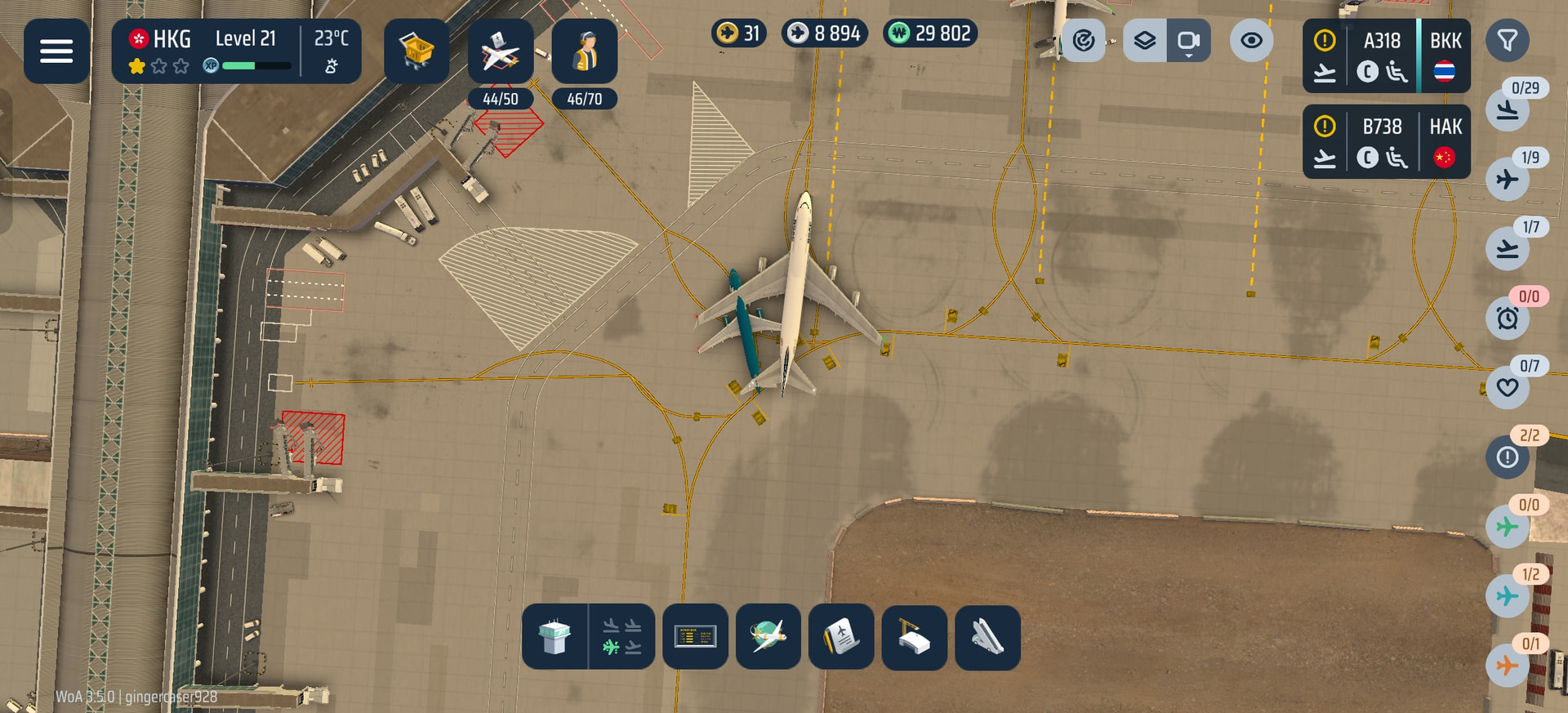This screenshot has height=713, width=1568.
Task: Switch to the camera view mode
Action: tap(1188, 41)
